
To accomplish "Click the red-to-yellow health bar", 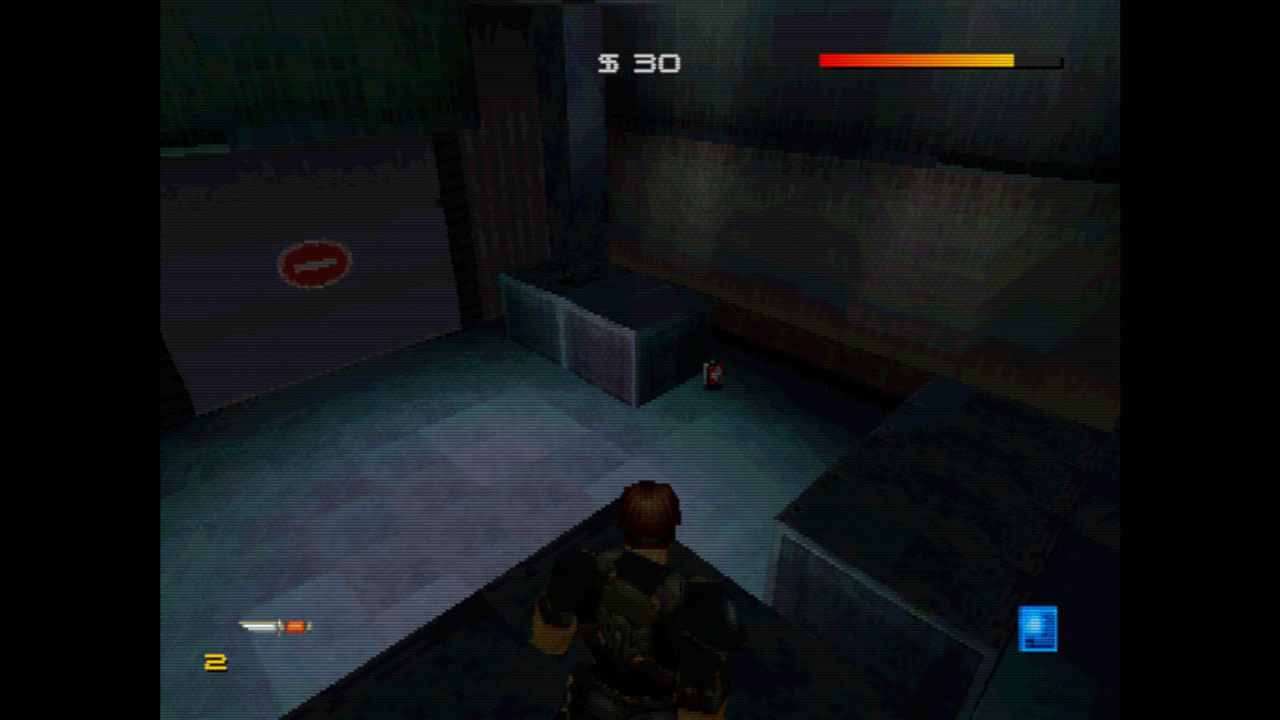I will click(x=915, y=61).
